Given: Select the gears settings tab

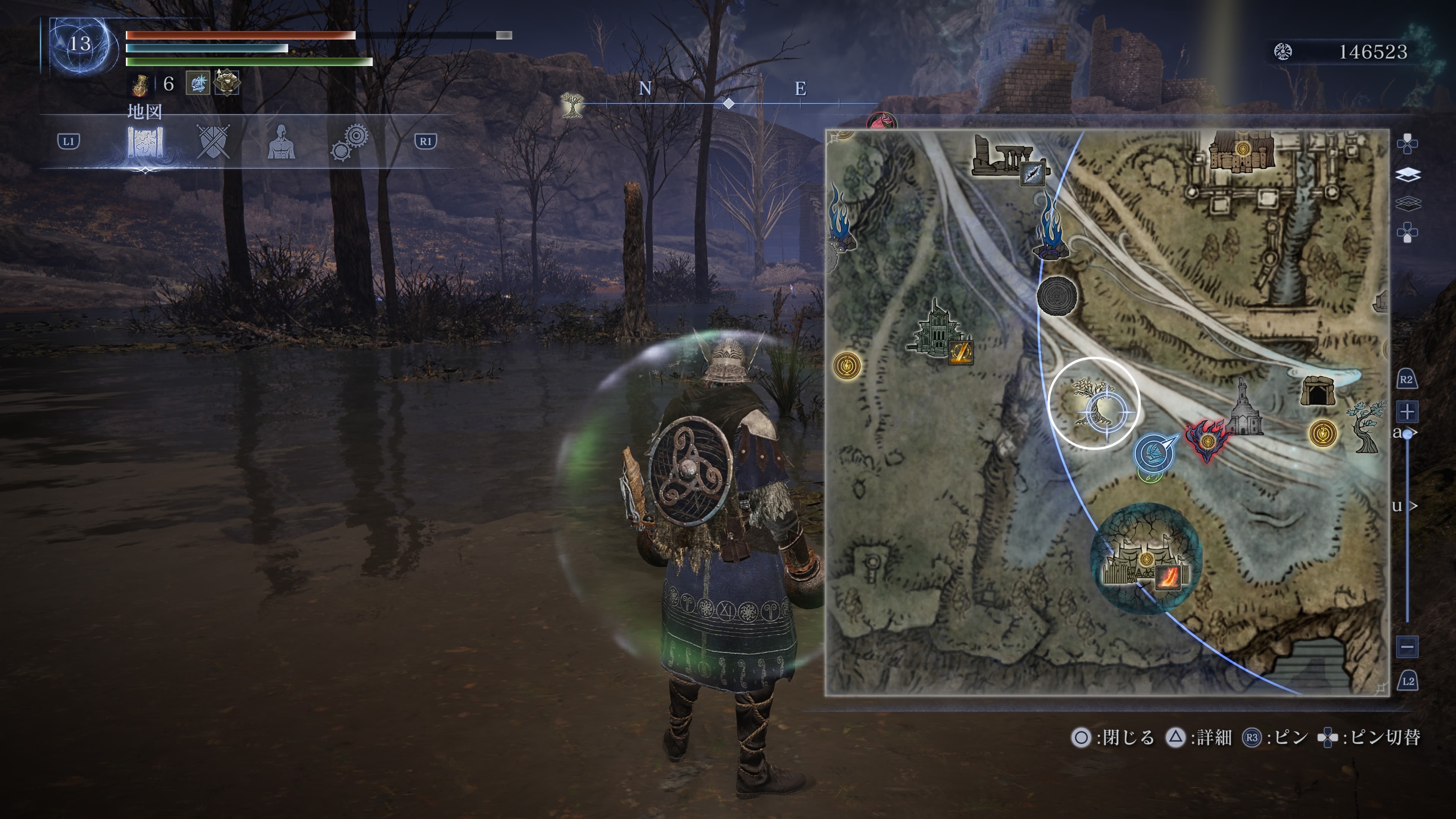Looking at the screenshot, I should pyautogui.click(x=349, y=143).
